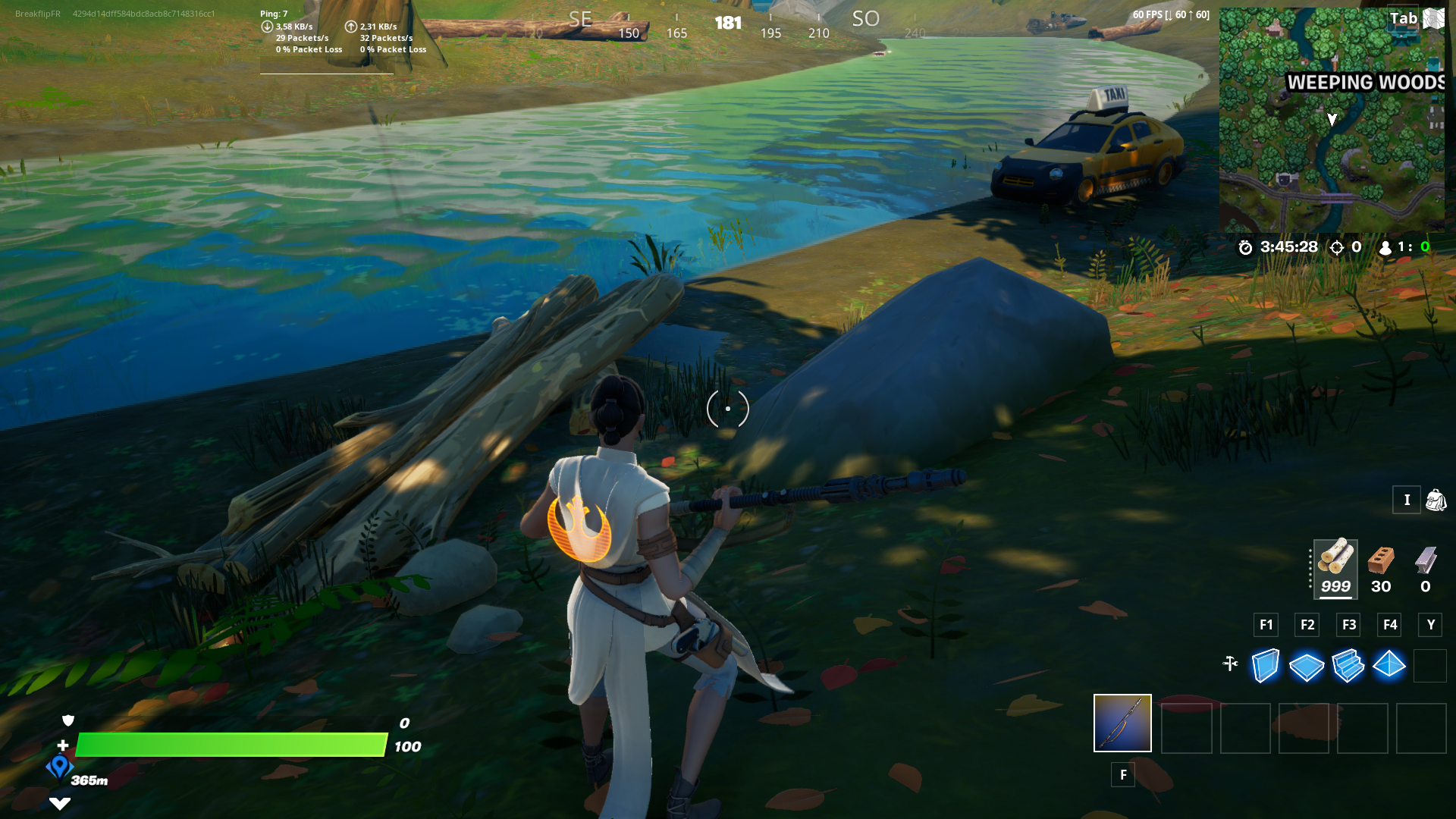Select the pyramid roof build icon
The height and width of the screenshot is (819, 1456).
[1390, 666]
